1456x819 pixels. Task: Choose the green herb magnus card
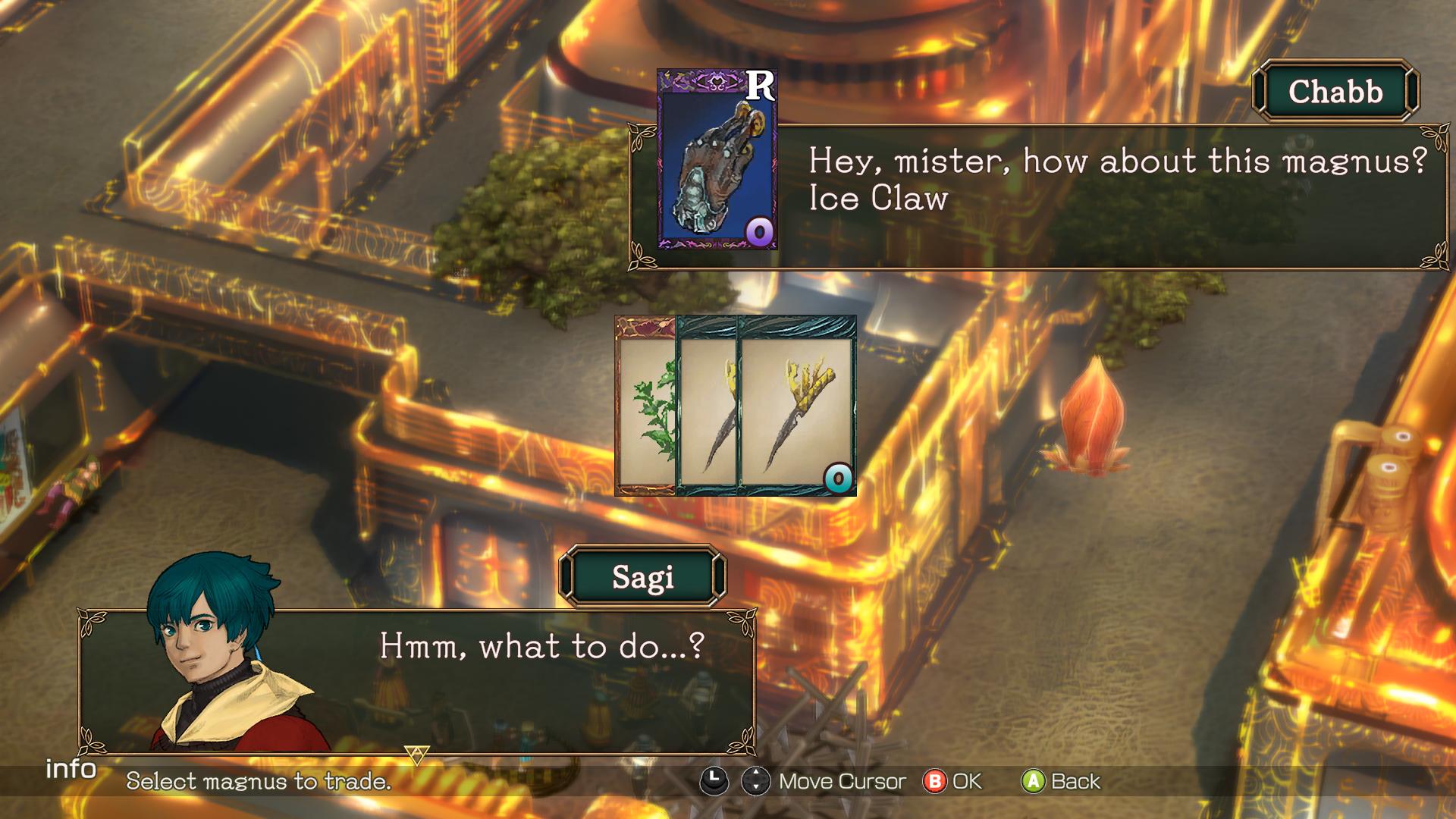click(645, 407)
